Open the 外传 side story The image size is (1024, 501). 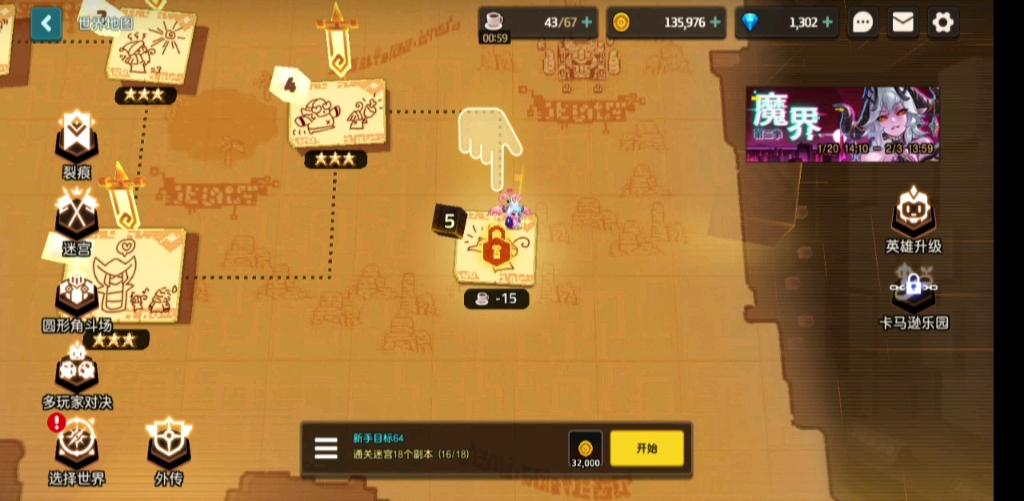coord(168,446)
